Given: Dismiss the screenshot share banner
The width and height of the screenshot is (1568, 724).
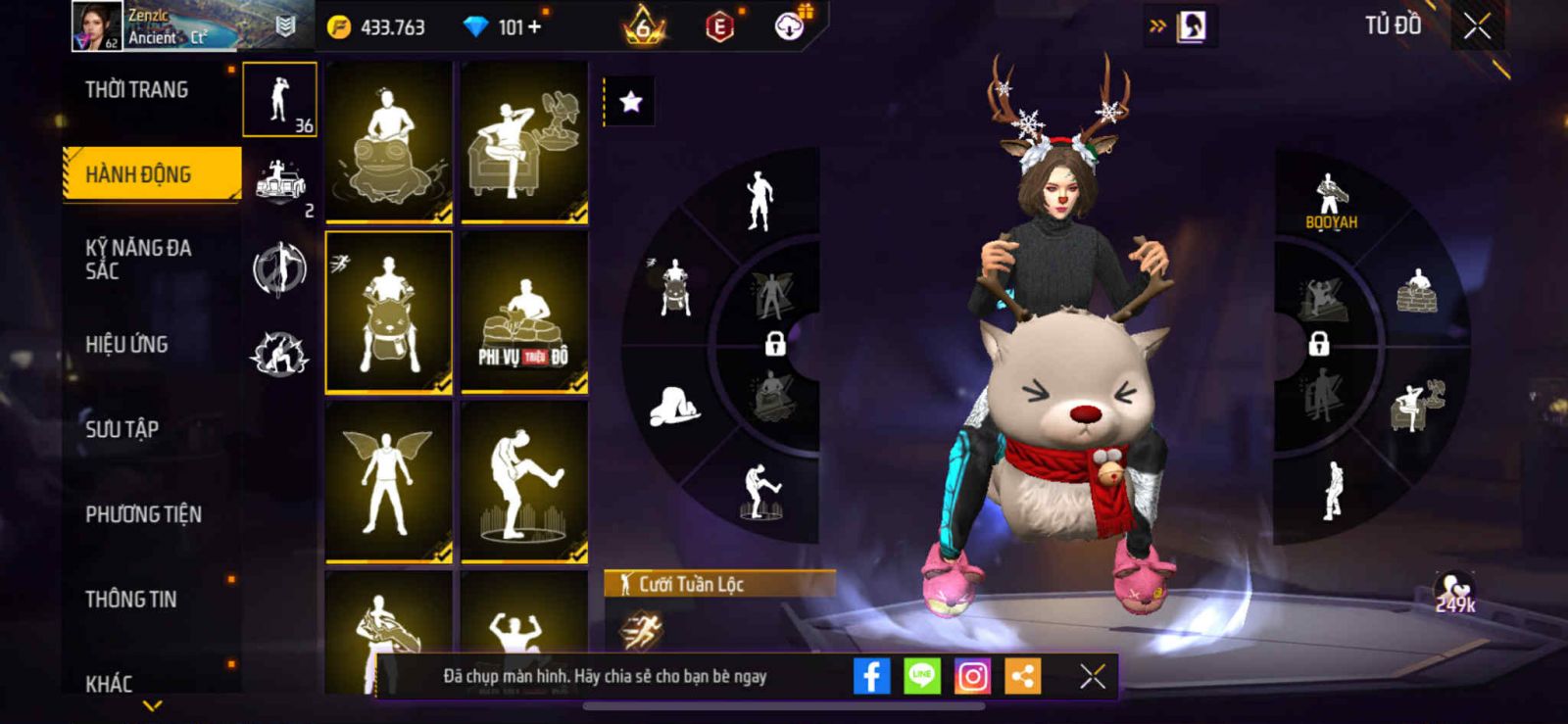Looking at the screenshot, I should tap(1092, 676).
